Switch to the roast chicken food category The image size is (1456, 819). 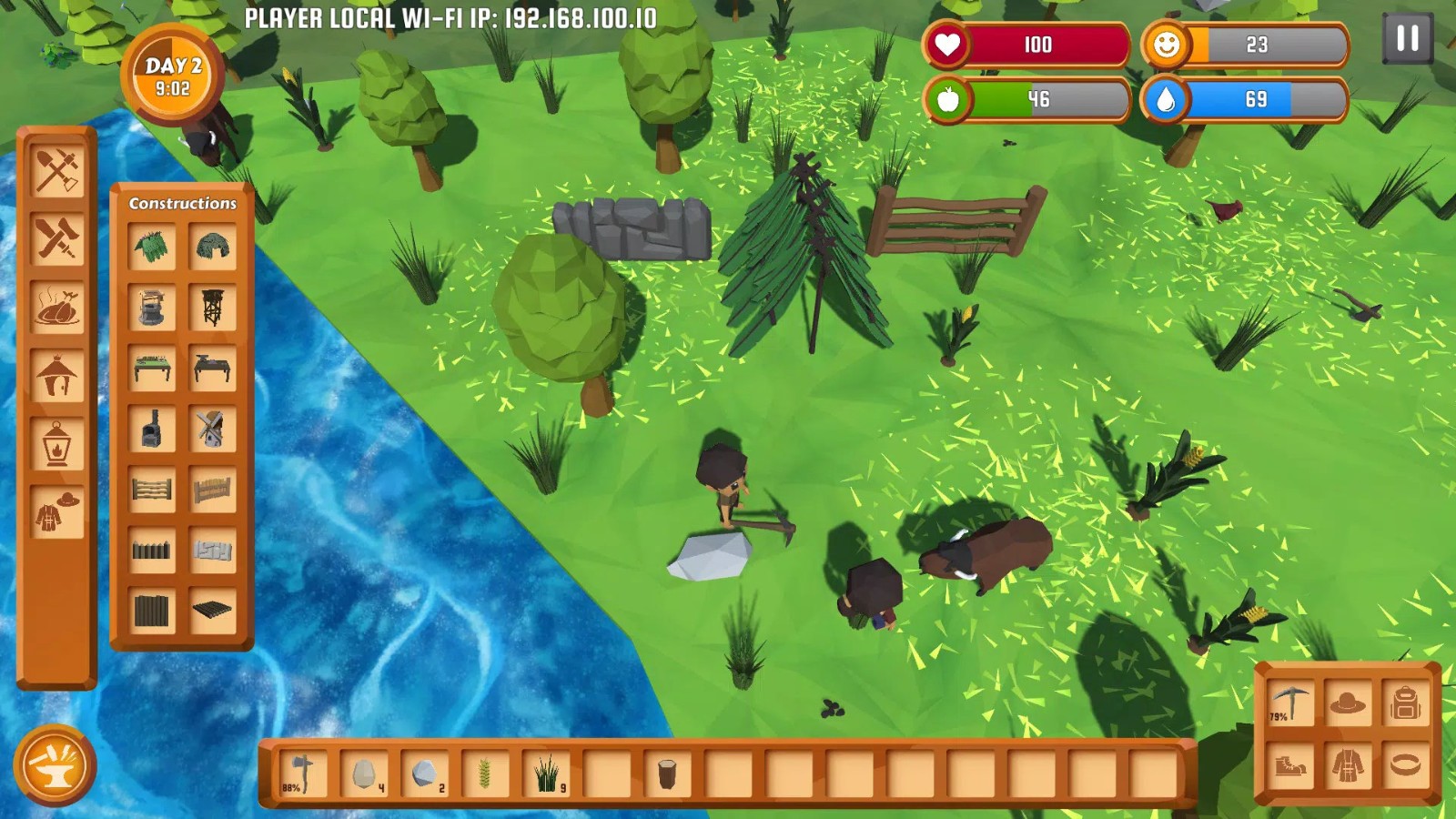click(x=56, y=307)
